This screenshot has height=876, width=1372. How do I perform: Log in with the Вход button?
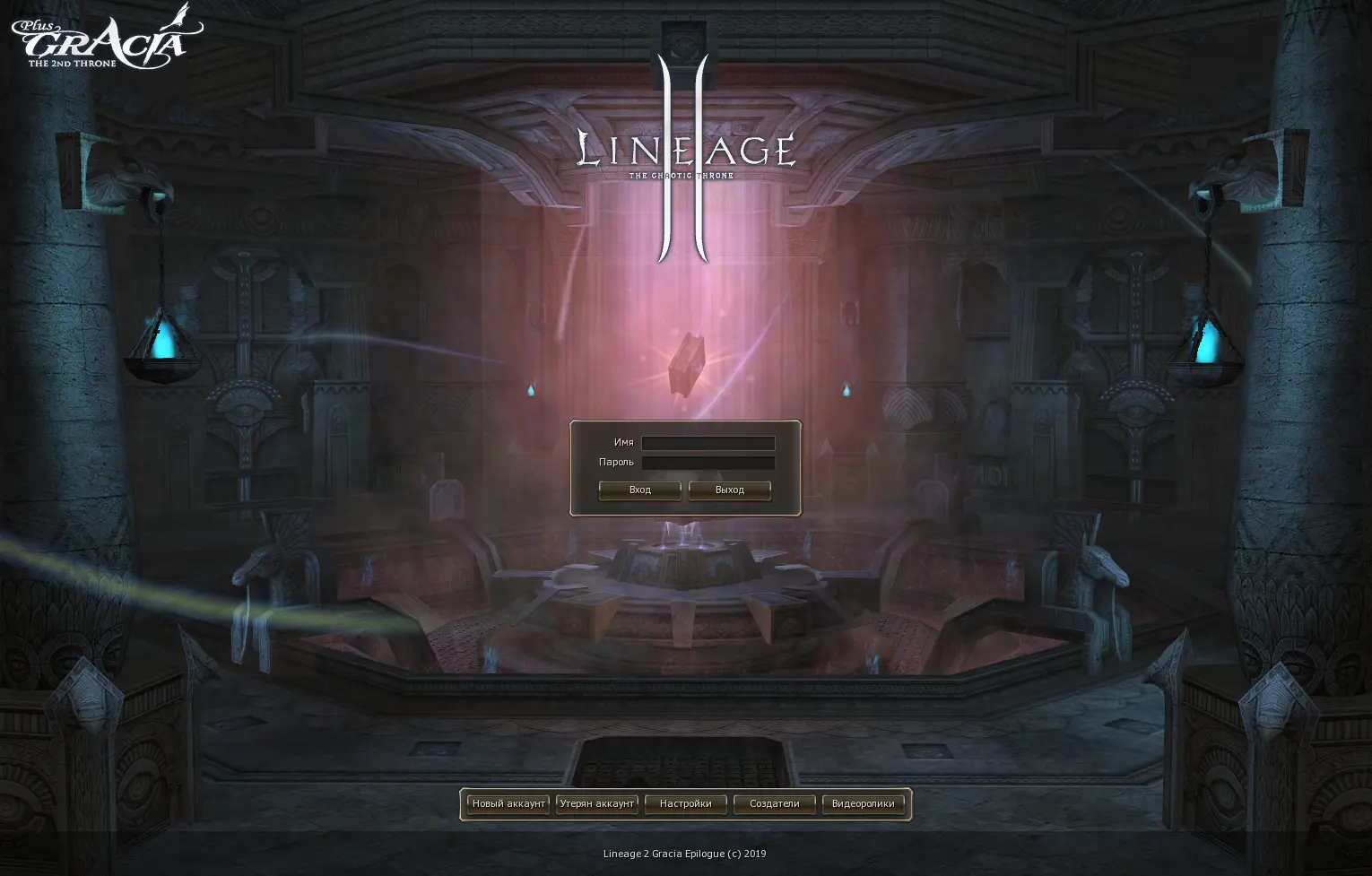coord(639,490)
